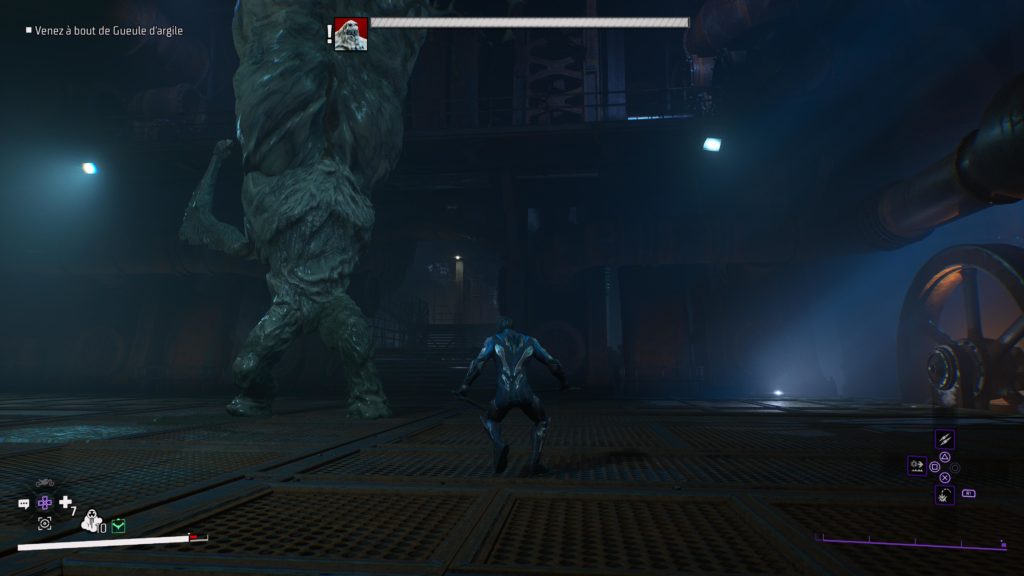Image resolution: width=1024 pixels, height=576 pixels.
Task: Use the health pack plus icon
Action: point(66,503)
